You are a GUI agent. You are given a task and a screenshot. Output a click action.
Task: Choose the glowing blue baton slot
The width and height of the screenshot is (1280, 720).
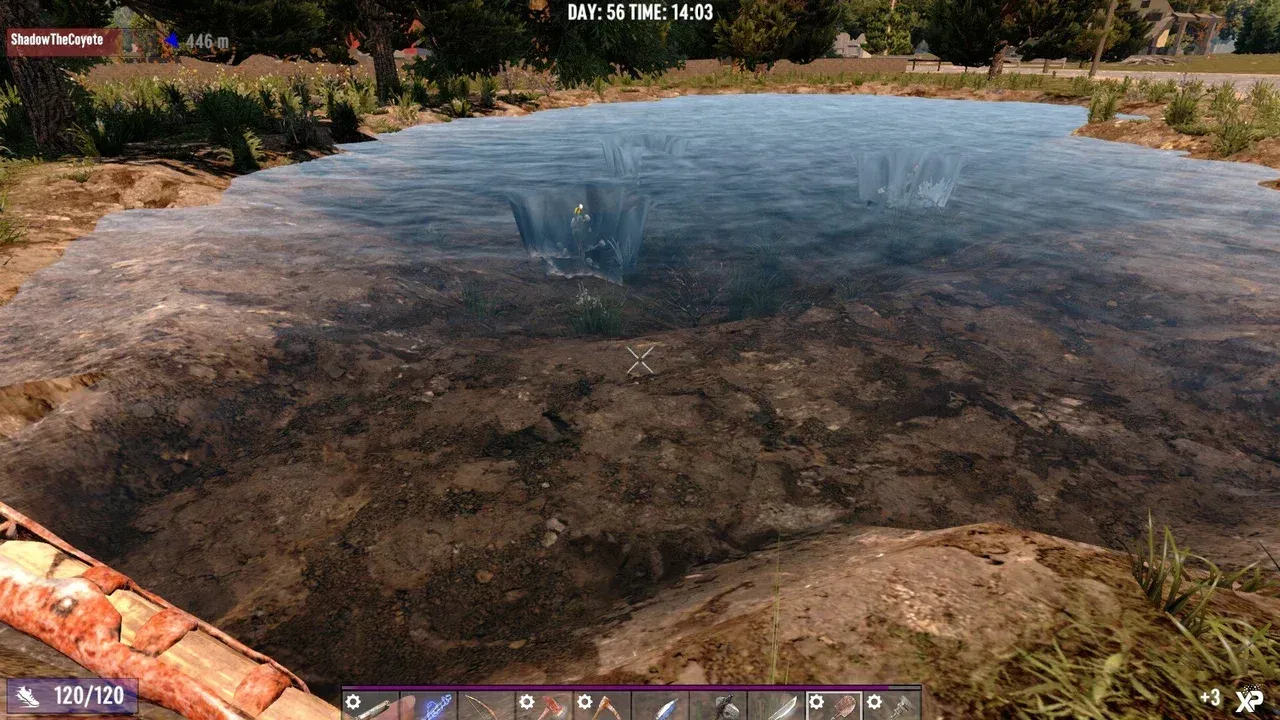tap(428, 706)
